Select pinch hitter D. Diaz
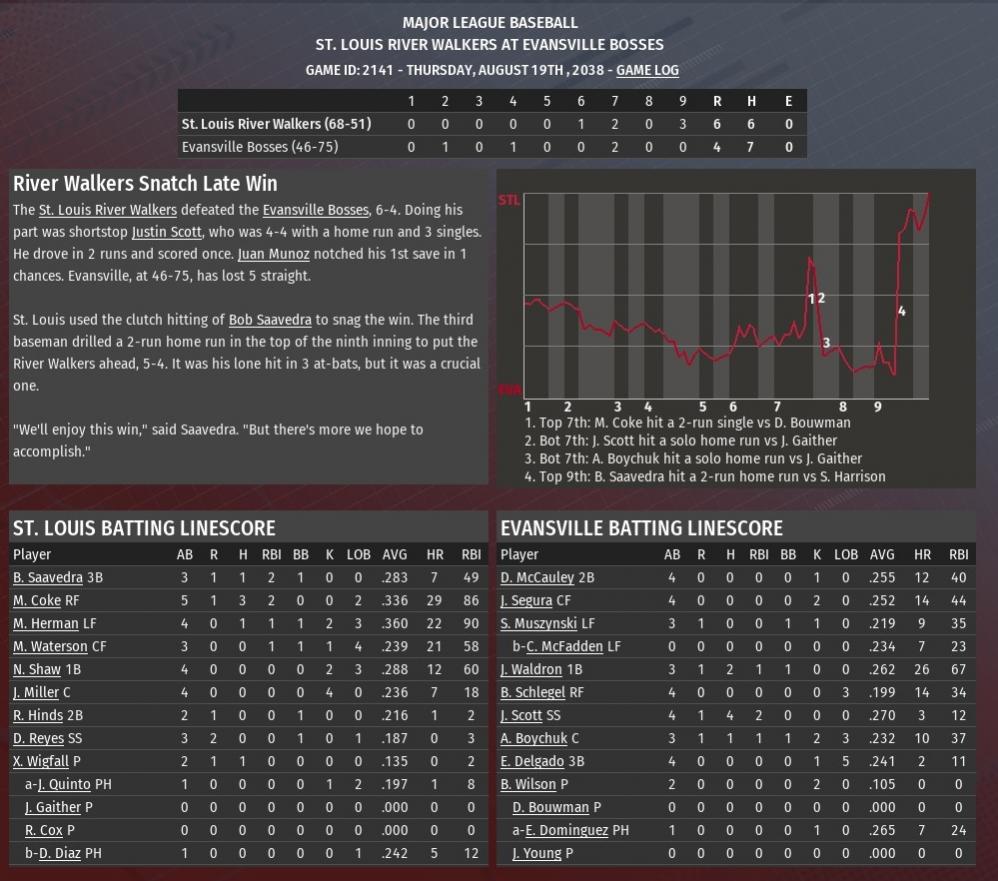The image size is (998, 881). (x=60, y=853)
